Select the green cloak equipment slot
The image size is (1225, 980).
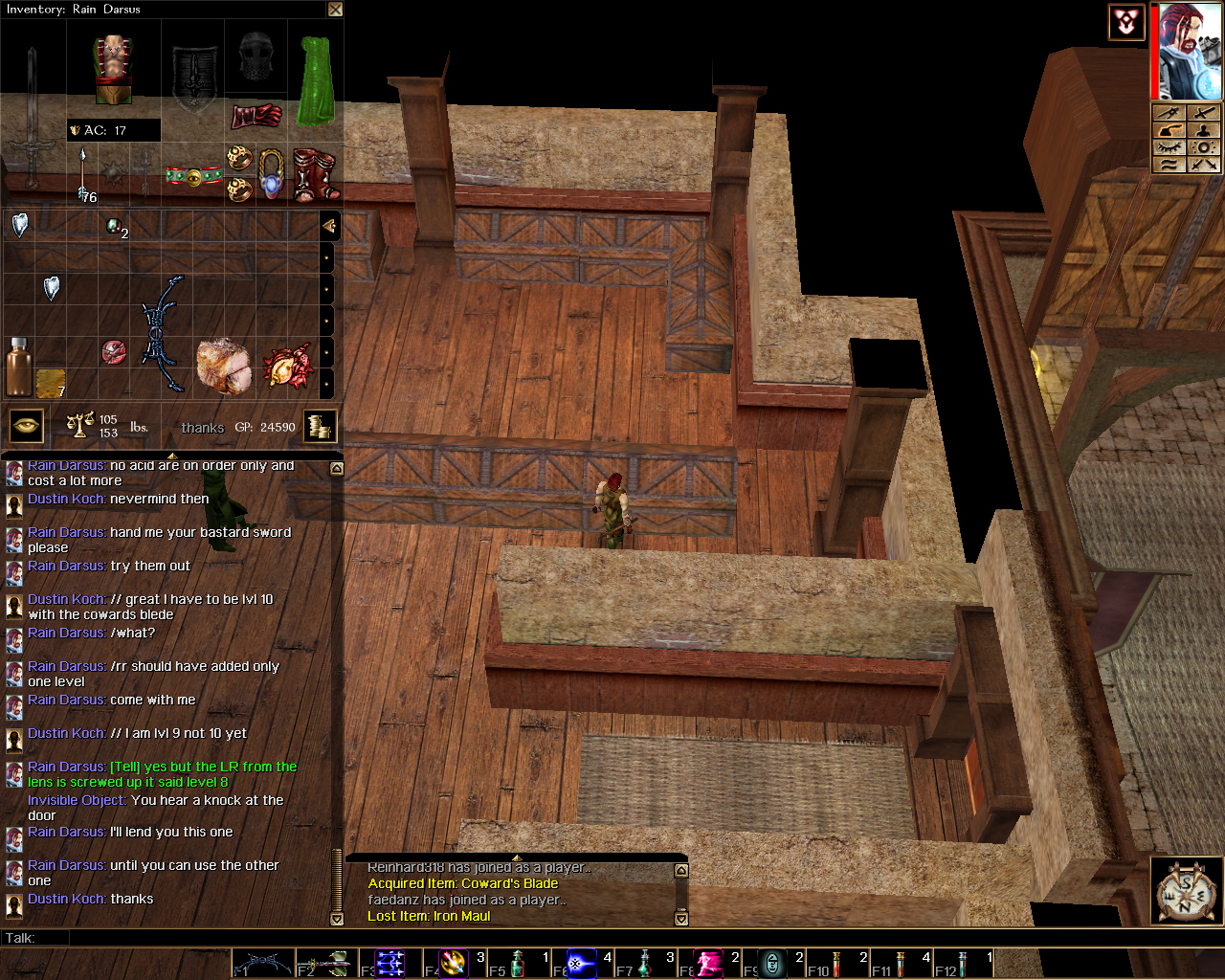pyautogui.click(x=315, y=80)
